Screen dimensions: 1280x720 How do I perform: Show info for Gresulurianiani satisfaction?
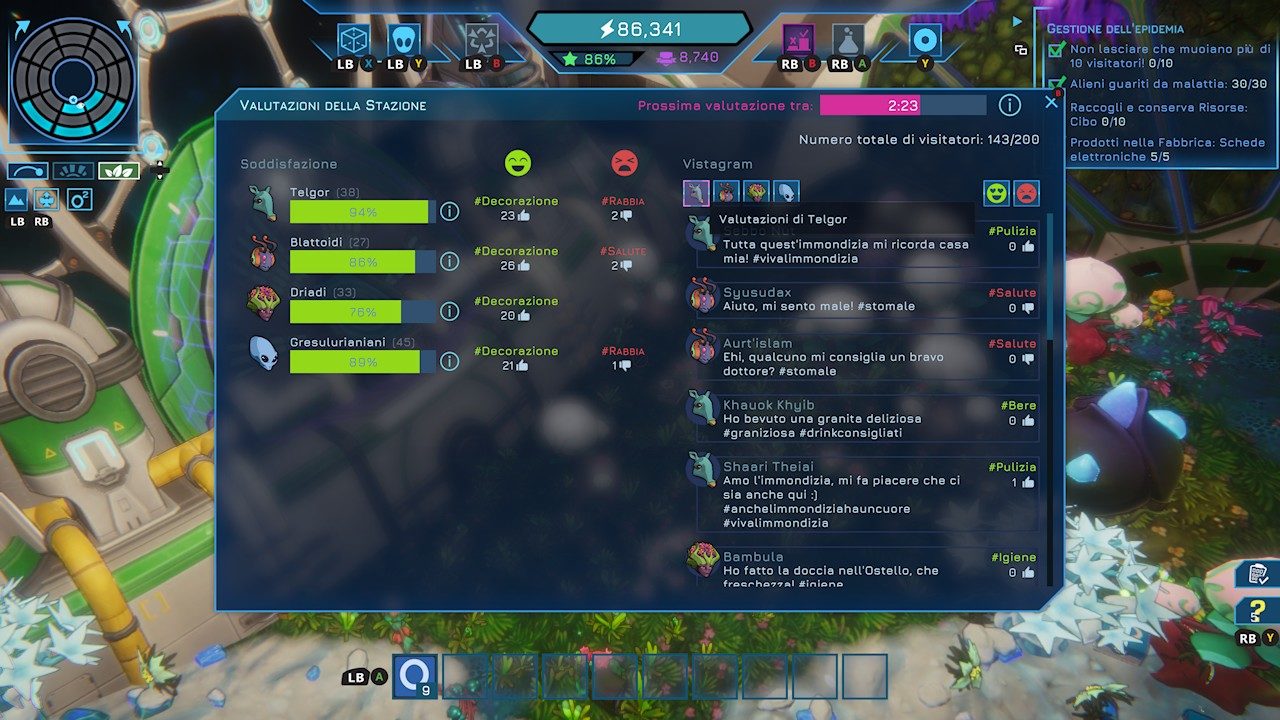click(450, 361)
